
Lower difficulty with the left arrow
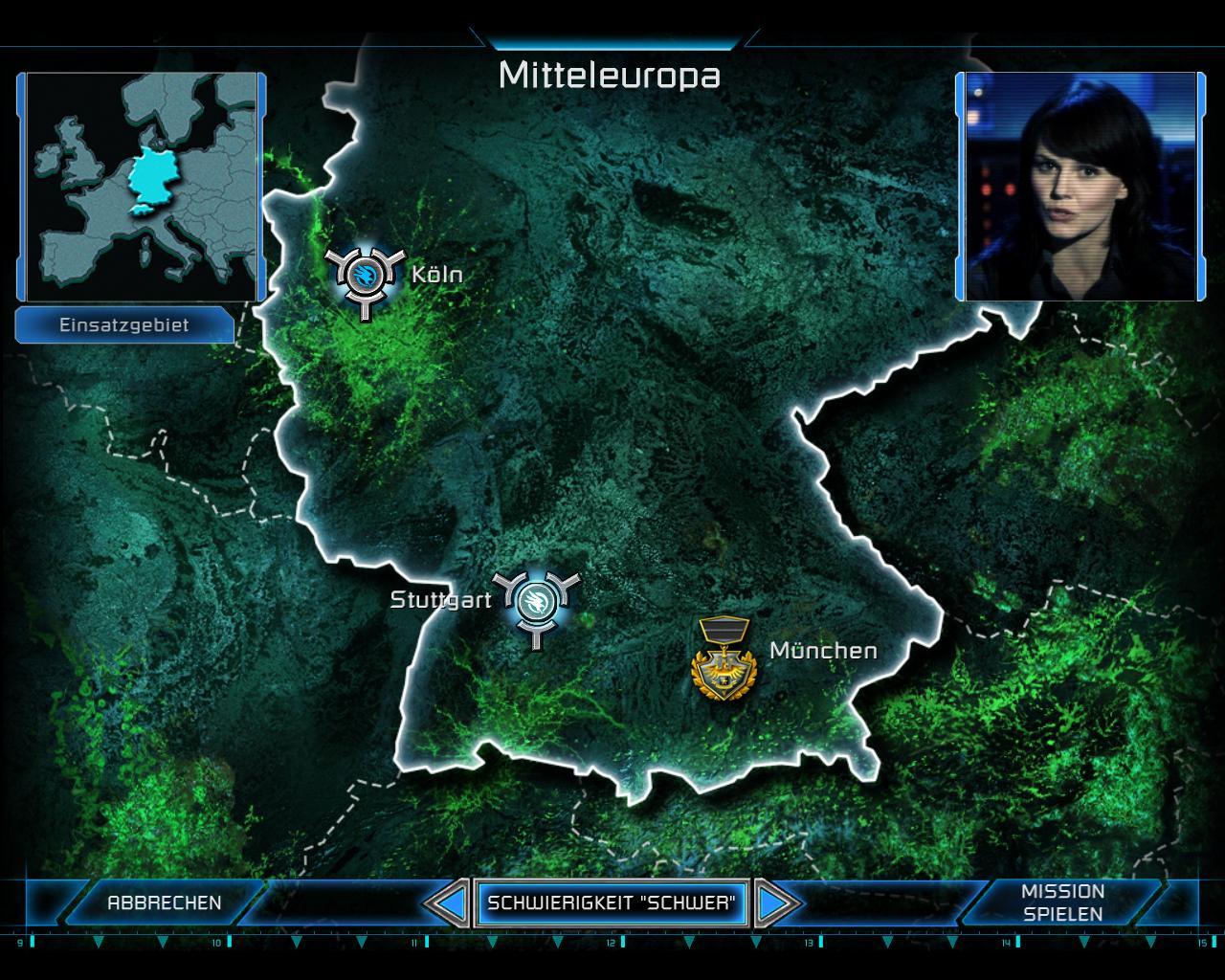[446, 902]
